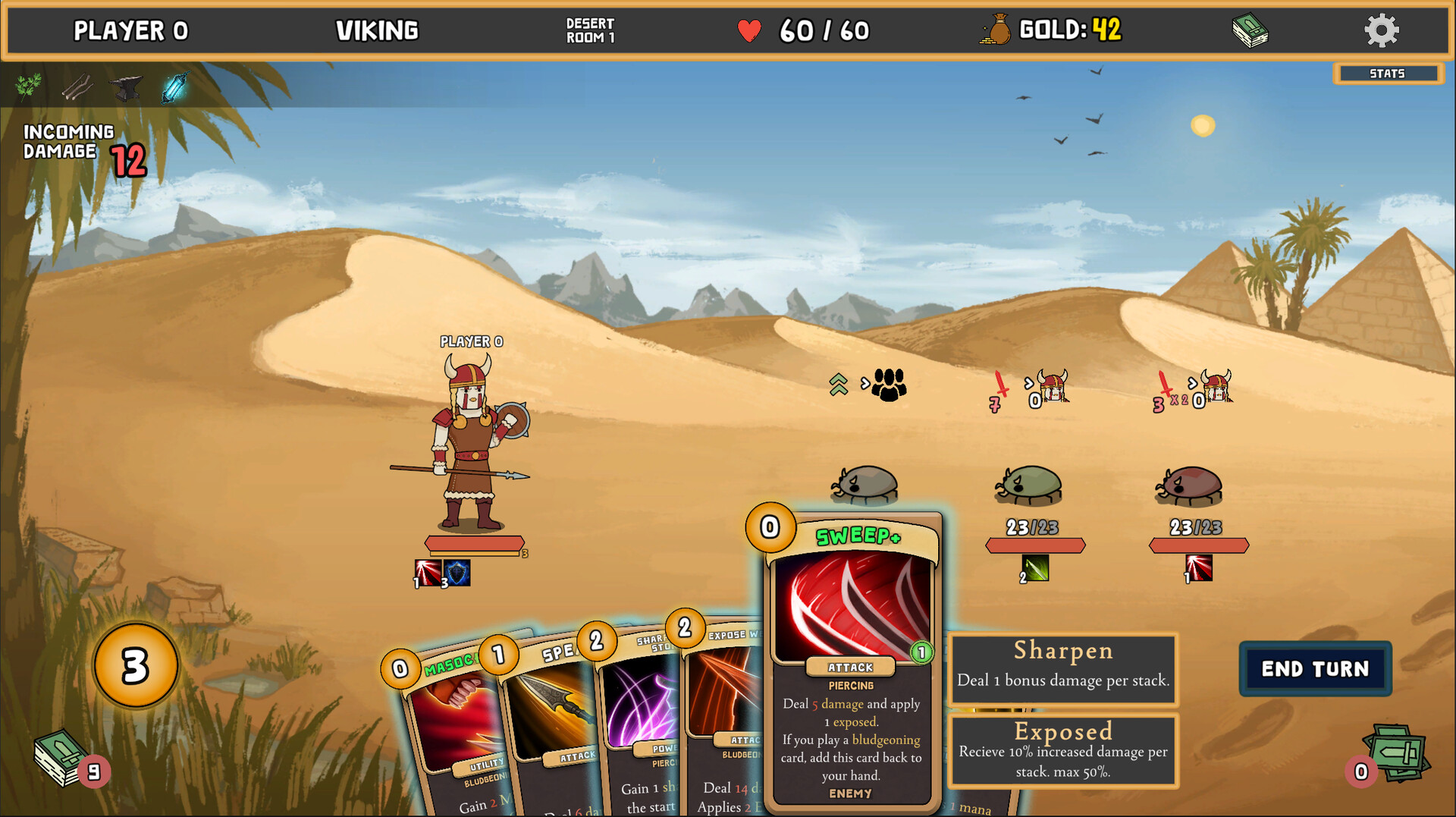The height and width of the screenshot is (817, 1456).
Task: Play the Sweep+ attack card
Action: [852, 660]
